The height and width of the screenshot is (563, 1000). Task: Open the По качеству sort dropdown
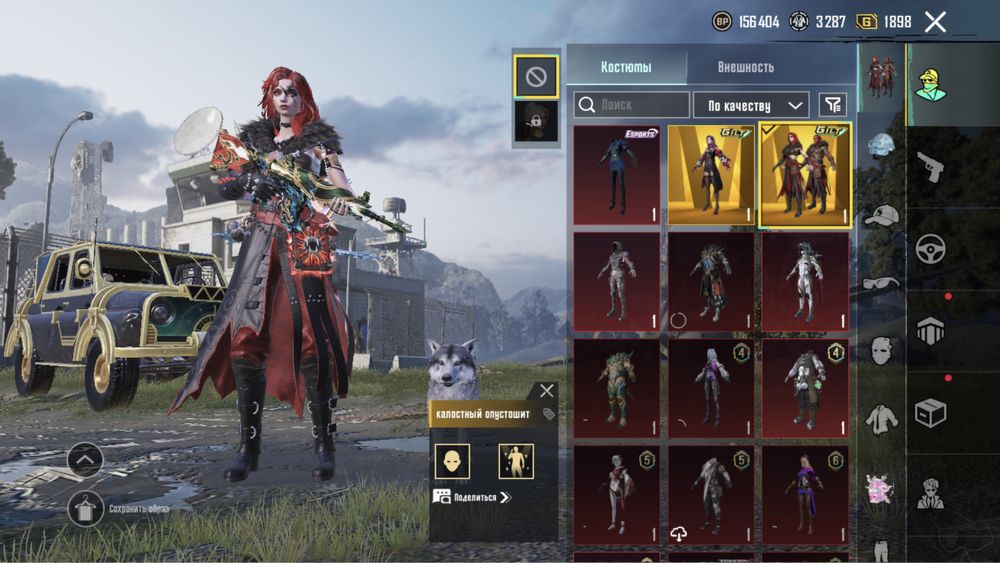[751, 104]
